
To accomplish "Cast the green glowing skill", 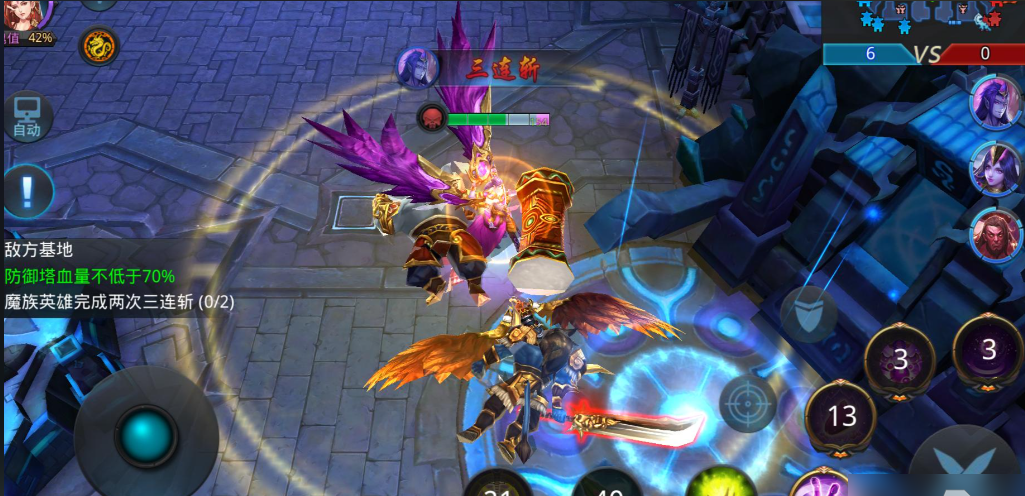I will coord(717,484).
